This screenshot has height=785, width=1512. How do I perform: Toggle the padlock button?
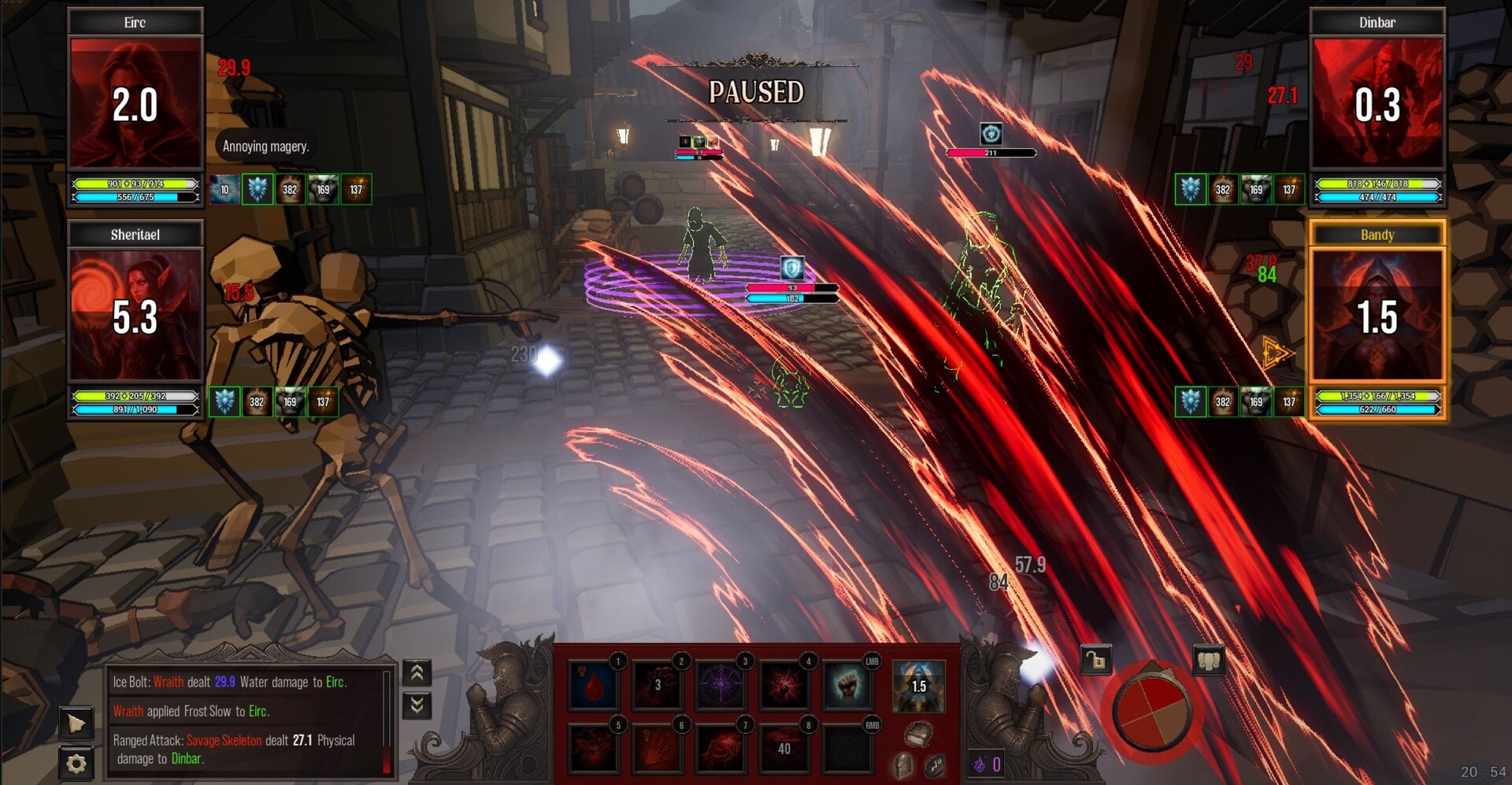pyautogui.click(x=1095, y=660)
